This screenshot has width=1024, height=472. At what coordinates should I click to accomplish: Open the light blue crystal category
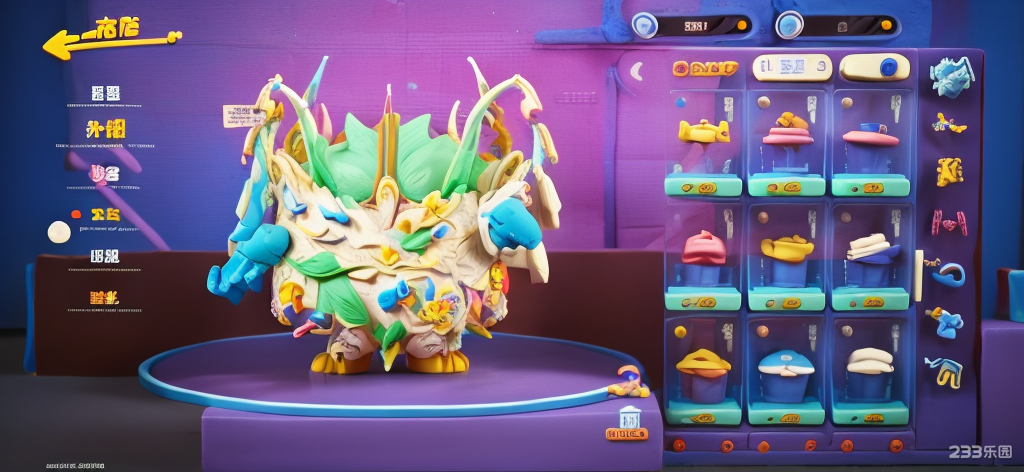click(x=950, y=74)
